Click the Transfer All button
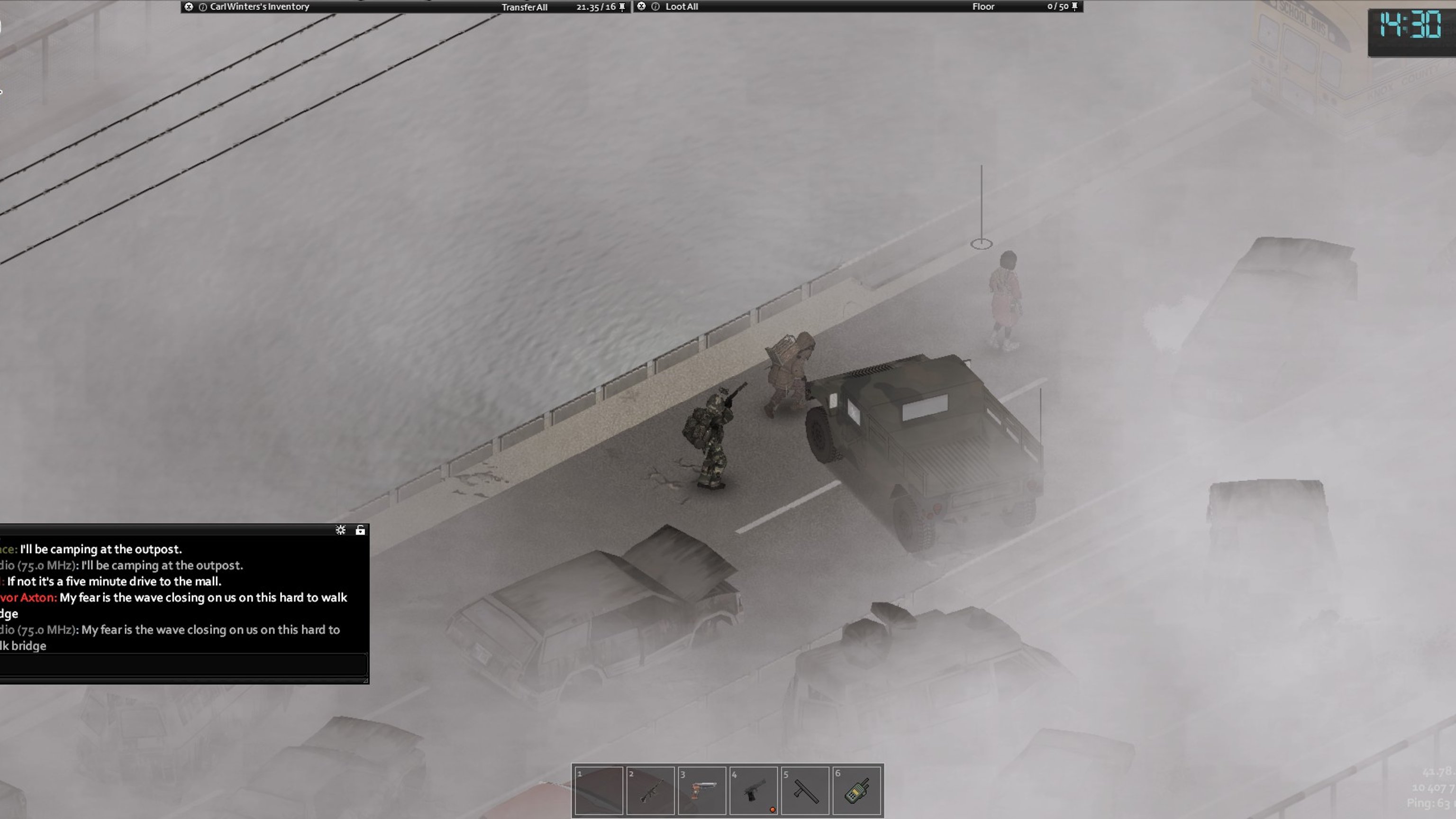This screenshot has height=819, width=1456. (x=524, y=8)
